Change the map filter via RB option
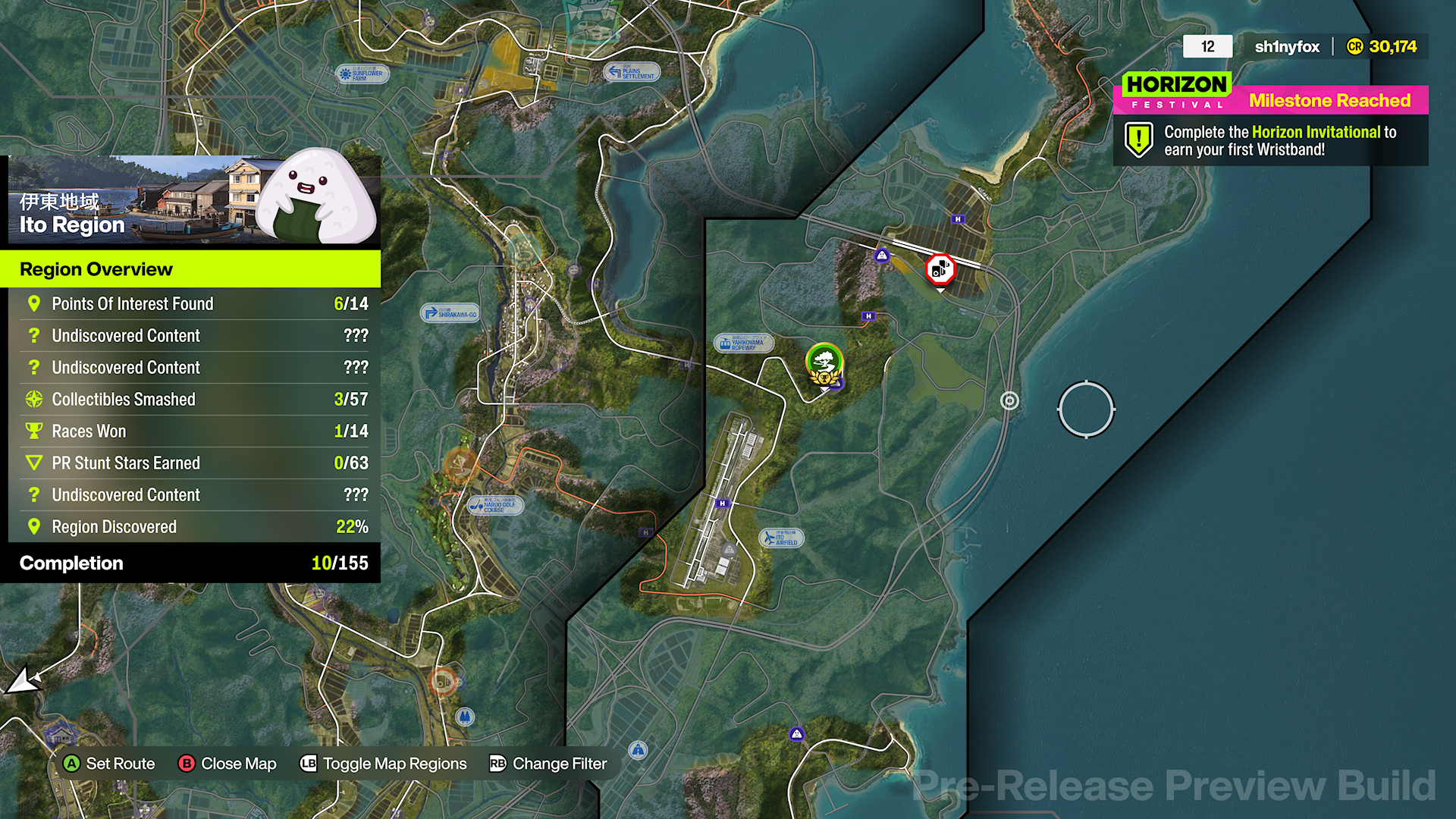The image size is (1456, 819). click(x=548, y=764)
